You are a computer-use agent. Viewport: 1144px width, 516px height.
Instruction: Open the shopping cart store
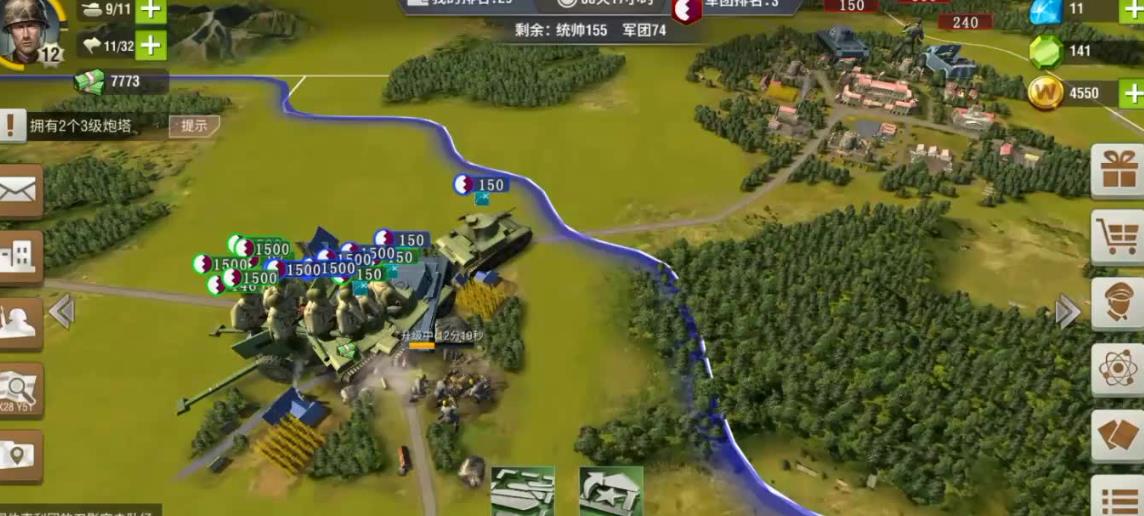[x=1118, y=237]
